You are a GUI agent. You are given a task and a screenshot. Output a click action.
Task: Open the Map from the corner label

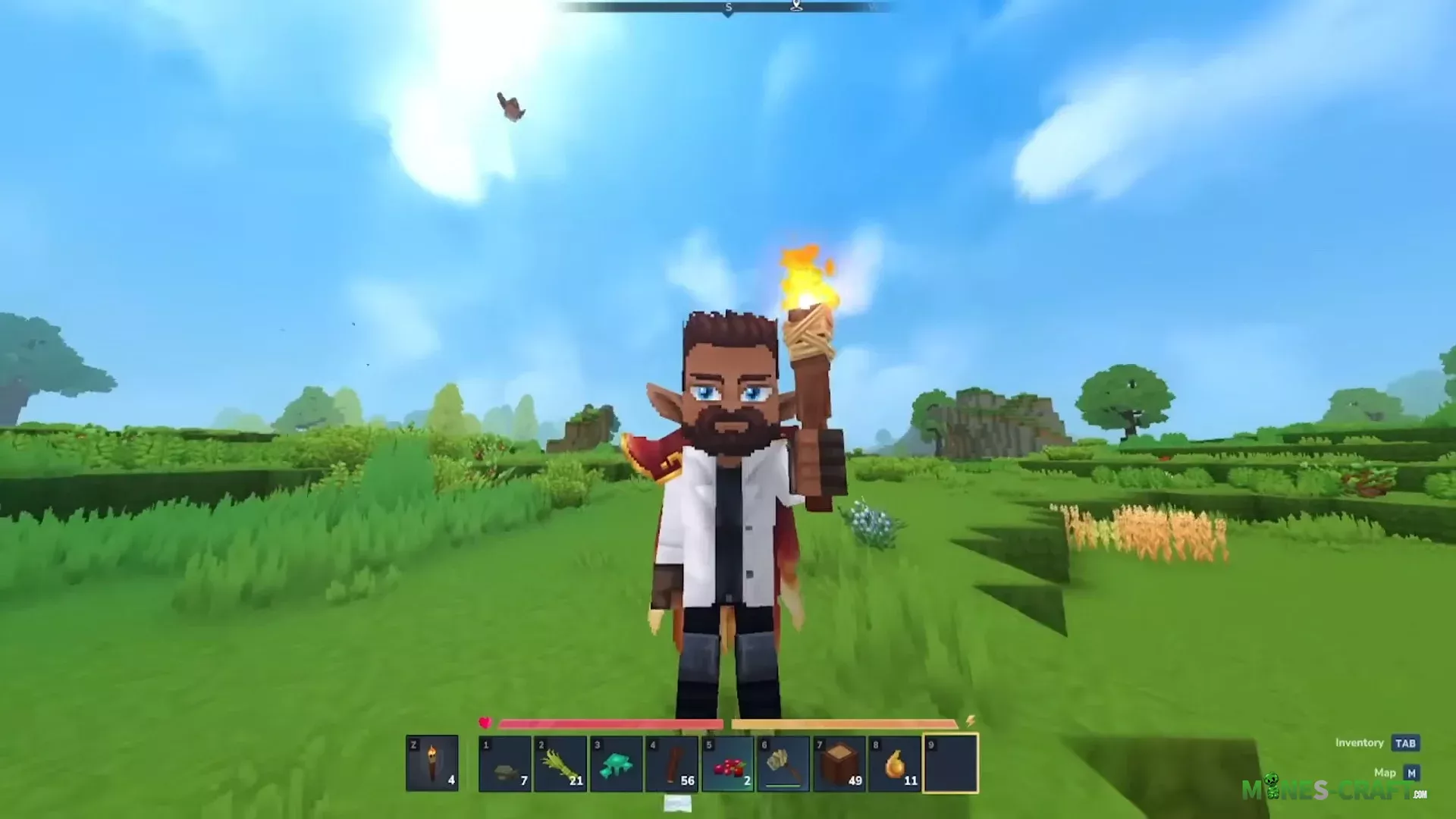pos(1410,773)
